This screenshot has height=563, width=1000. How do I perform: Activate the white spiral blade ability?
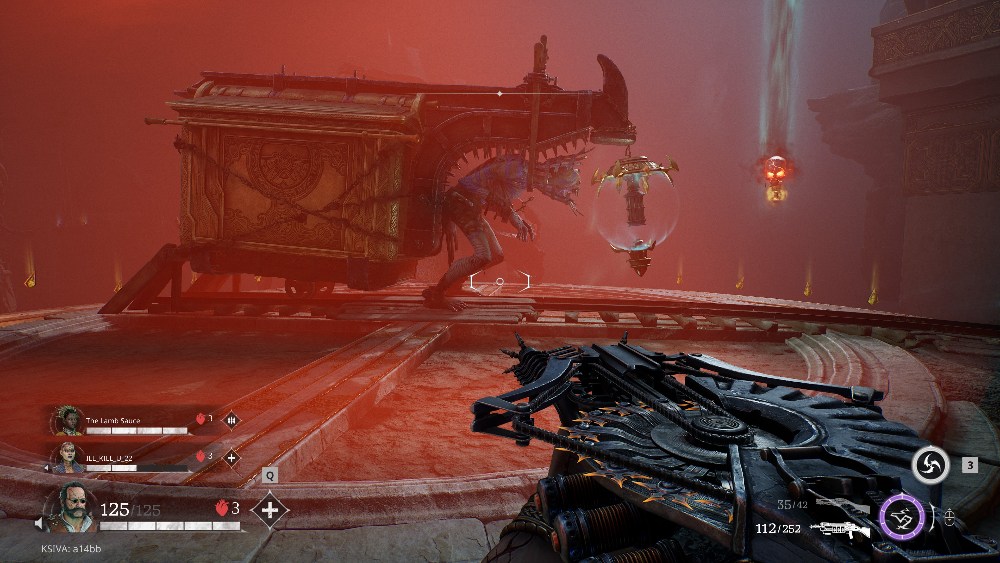tap(930, 464)
